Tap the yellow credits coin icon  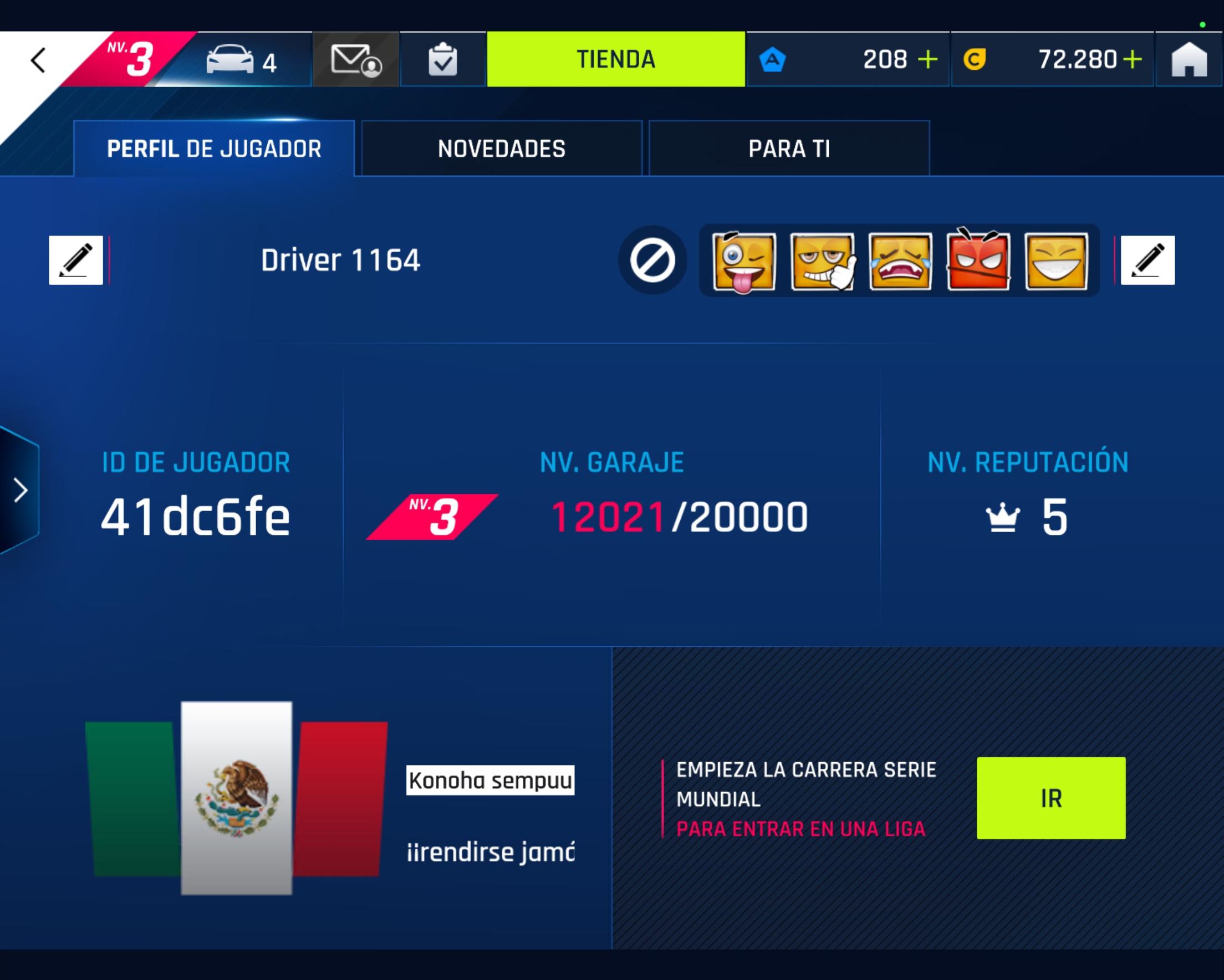(976, 59)
